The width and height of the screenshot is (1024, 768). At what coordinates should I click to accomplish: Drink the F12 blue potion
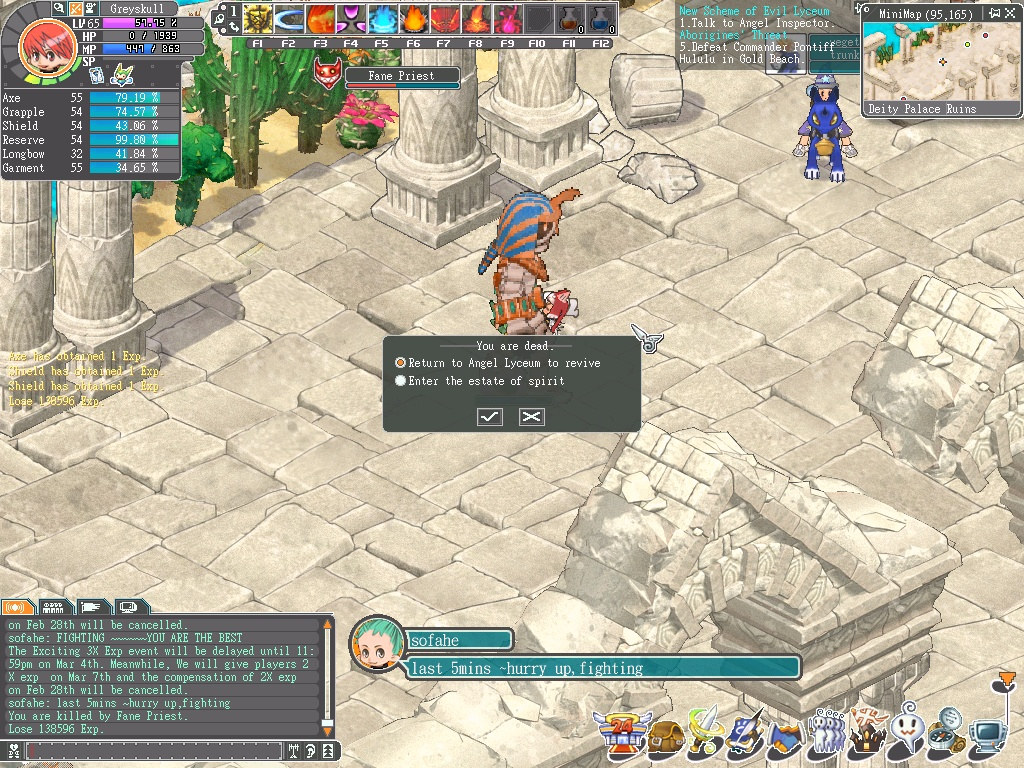[600, 20]
